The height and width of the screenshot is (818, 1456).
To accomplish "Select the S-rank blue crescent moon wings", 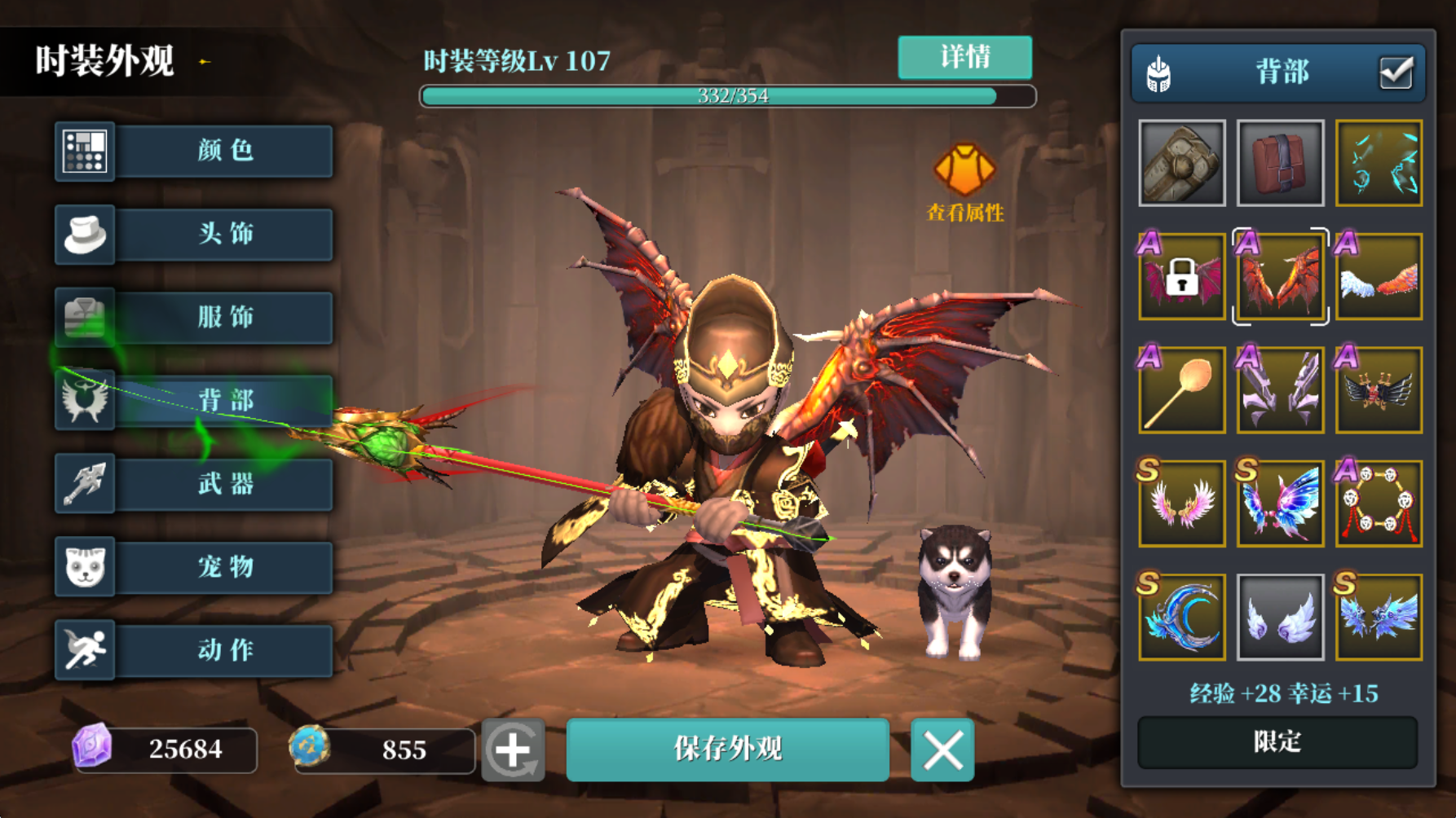I will (1180, 617).
